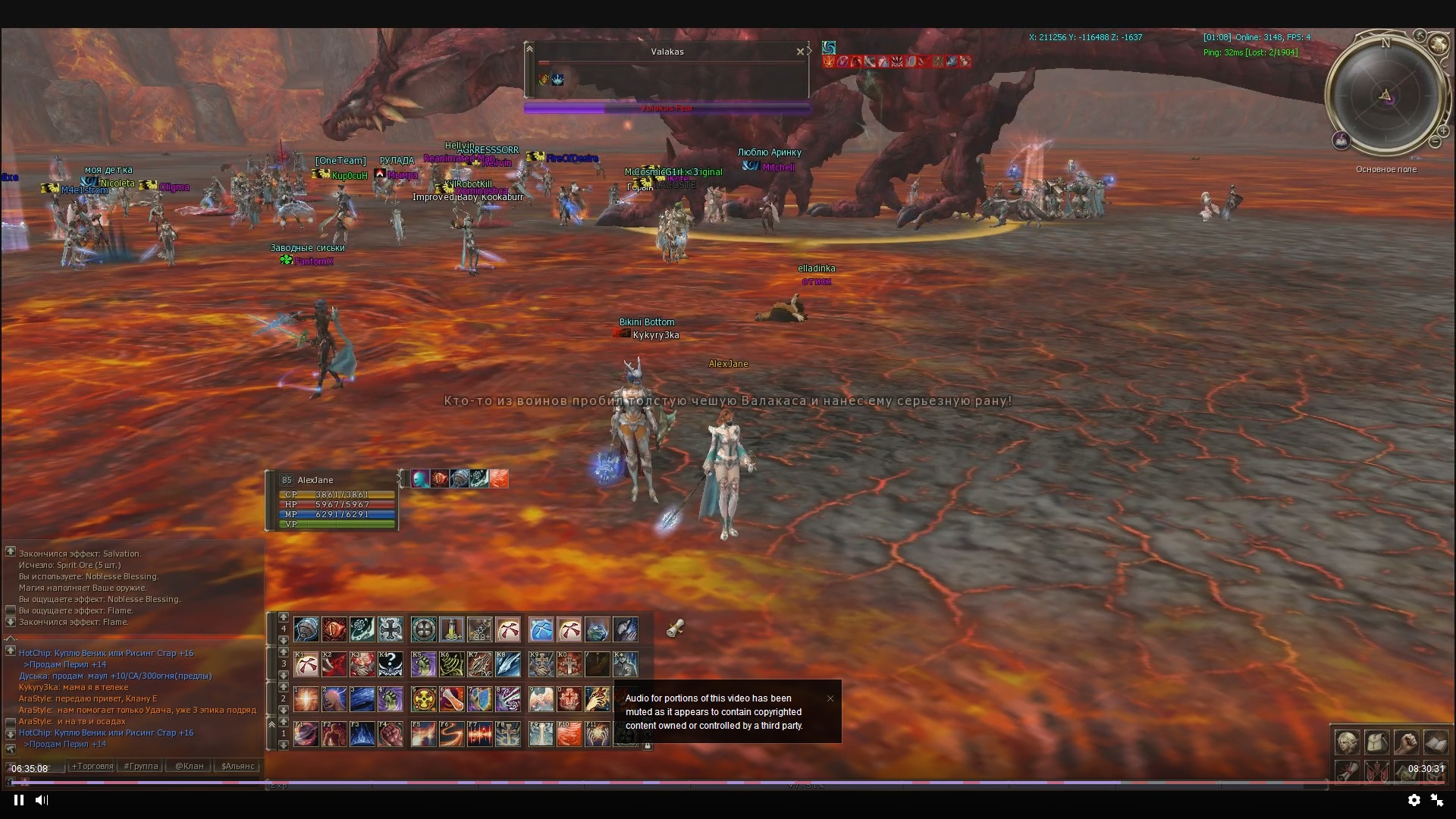Cast the F3 blue flame skill
Screen dimensions: 1456x819
[x=362, y=734]
